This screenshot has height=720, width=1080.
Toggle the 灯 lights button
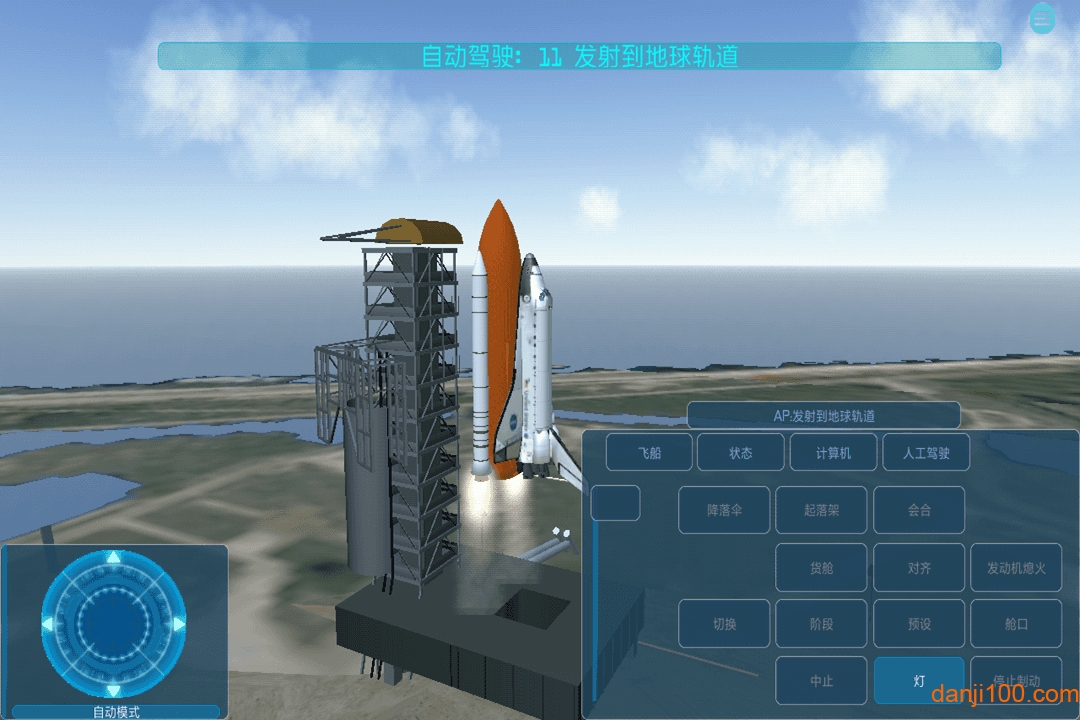919,681
